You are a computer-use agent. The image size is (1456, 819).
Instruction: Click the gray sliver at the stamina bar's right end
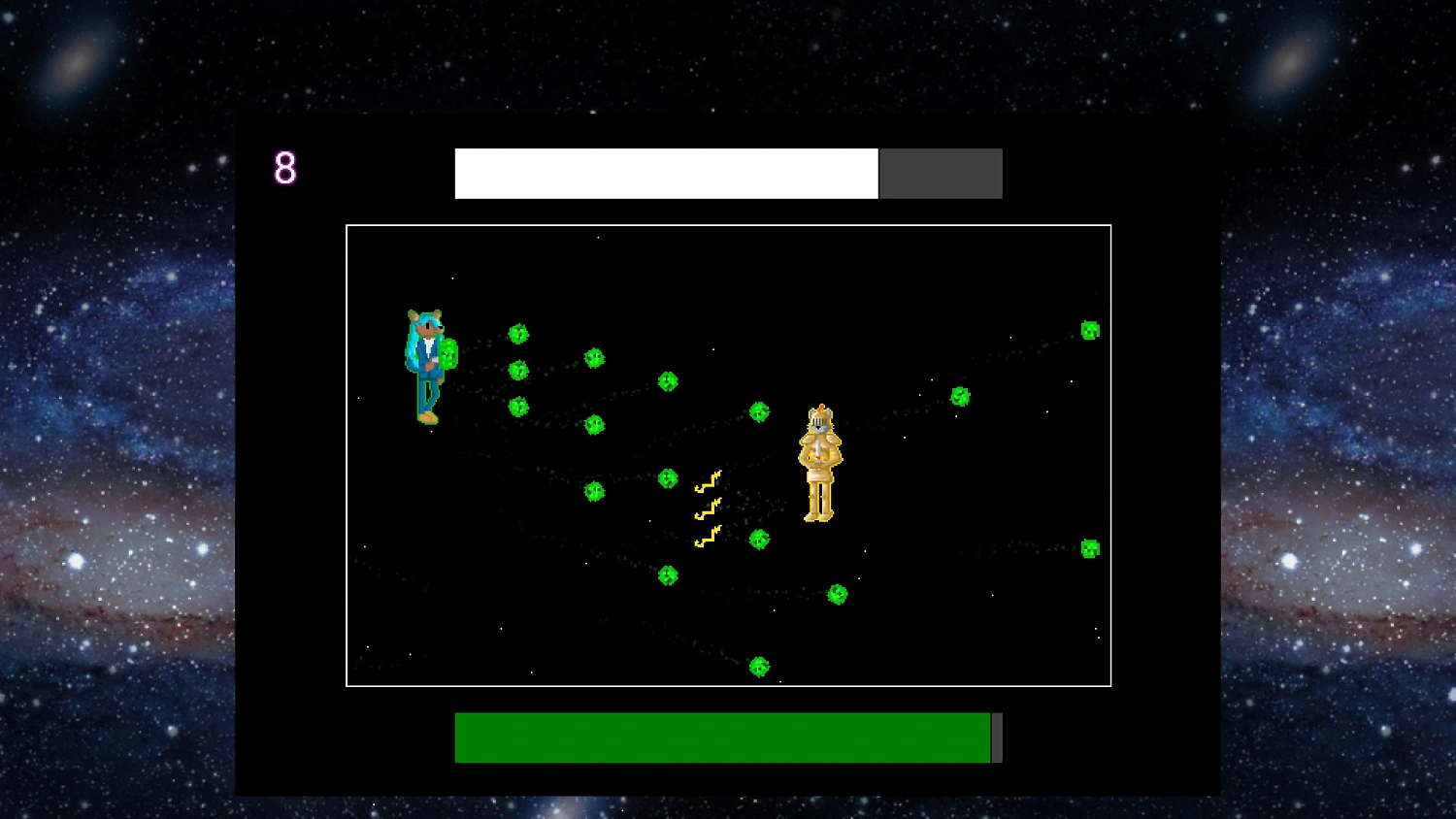(996, 737)
